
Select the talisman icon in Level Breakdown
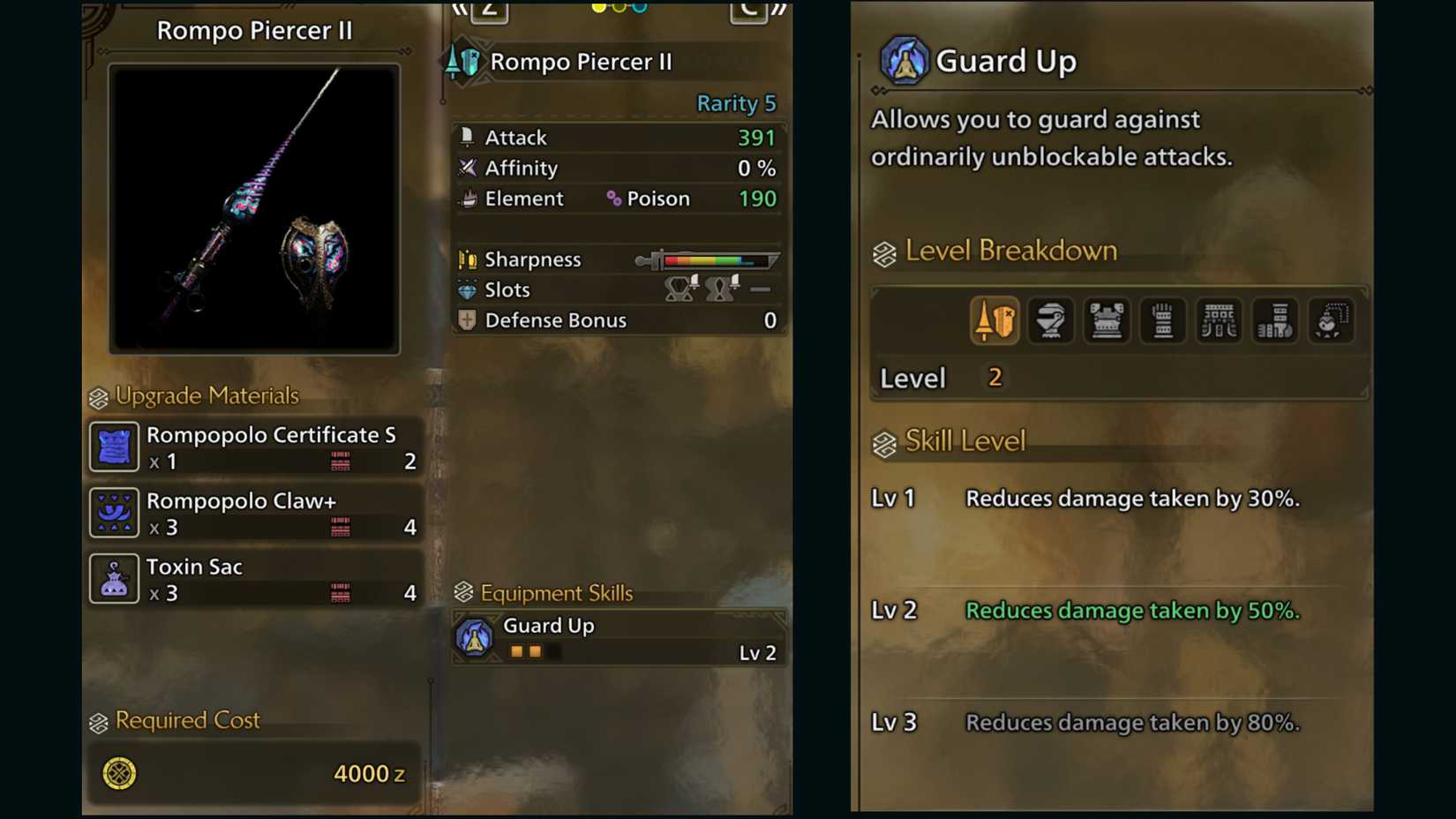1331,320
